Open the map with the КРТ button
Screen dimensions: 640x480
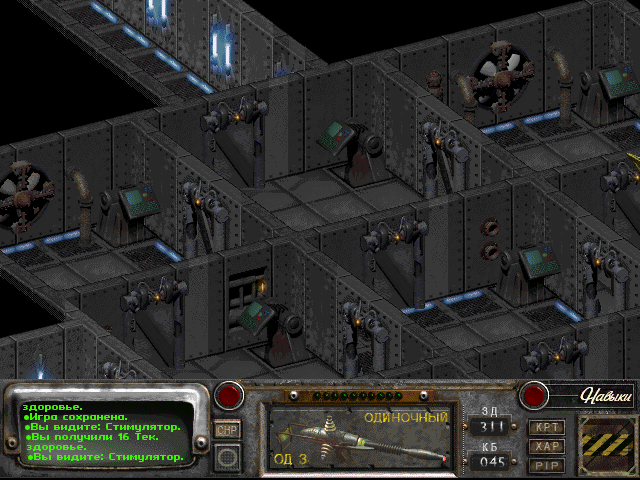coord(545,426)
